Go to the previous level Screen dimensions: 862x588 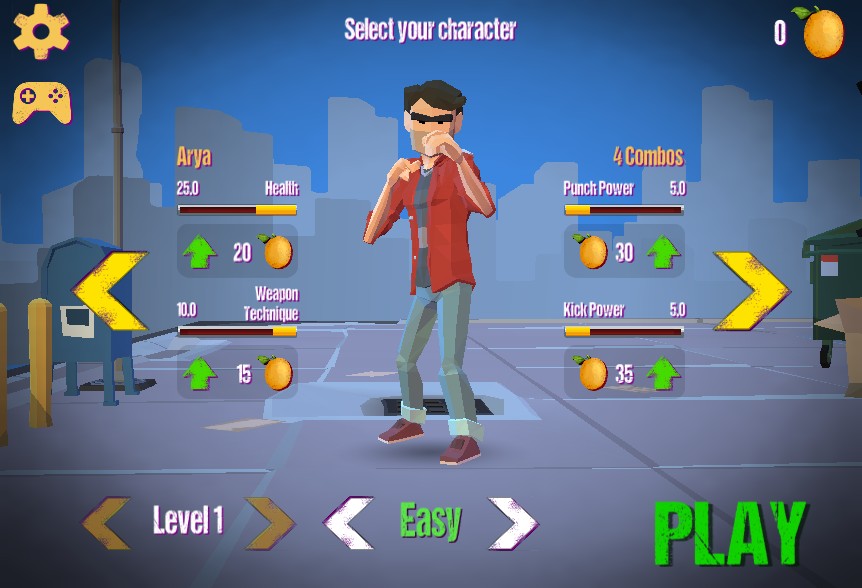point(107,522)
